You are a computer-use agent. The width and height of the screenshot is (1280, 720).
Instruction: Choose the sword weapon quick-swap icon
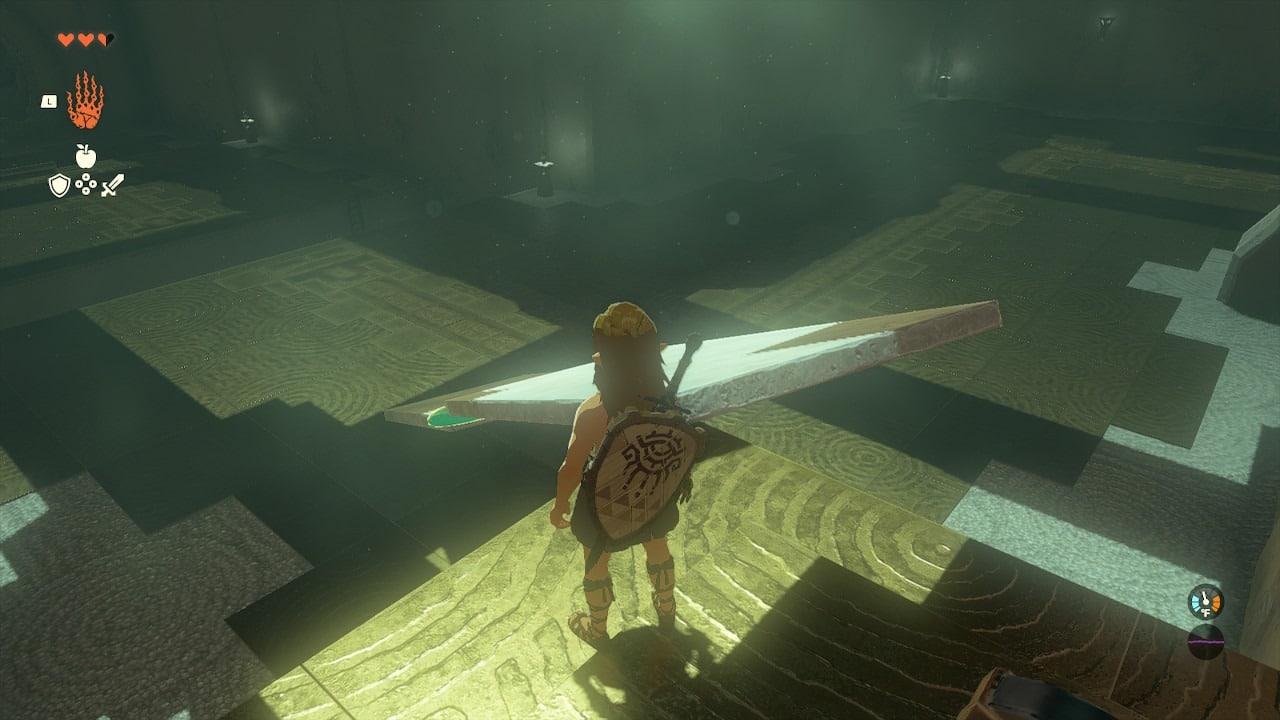point(112,185)
